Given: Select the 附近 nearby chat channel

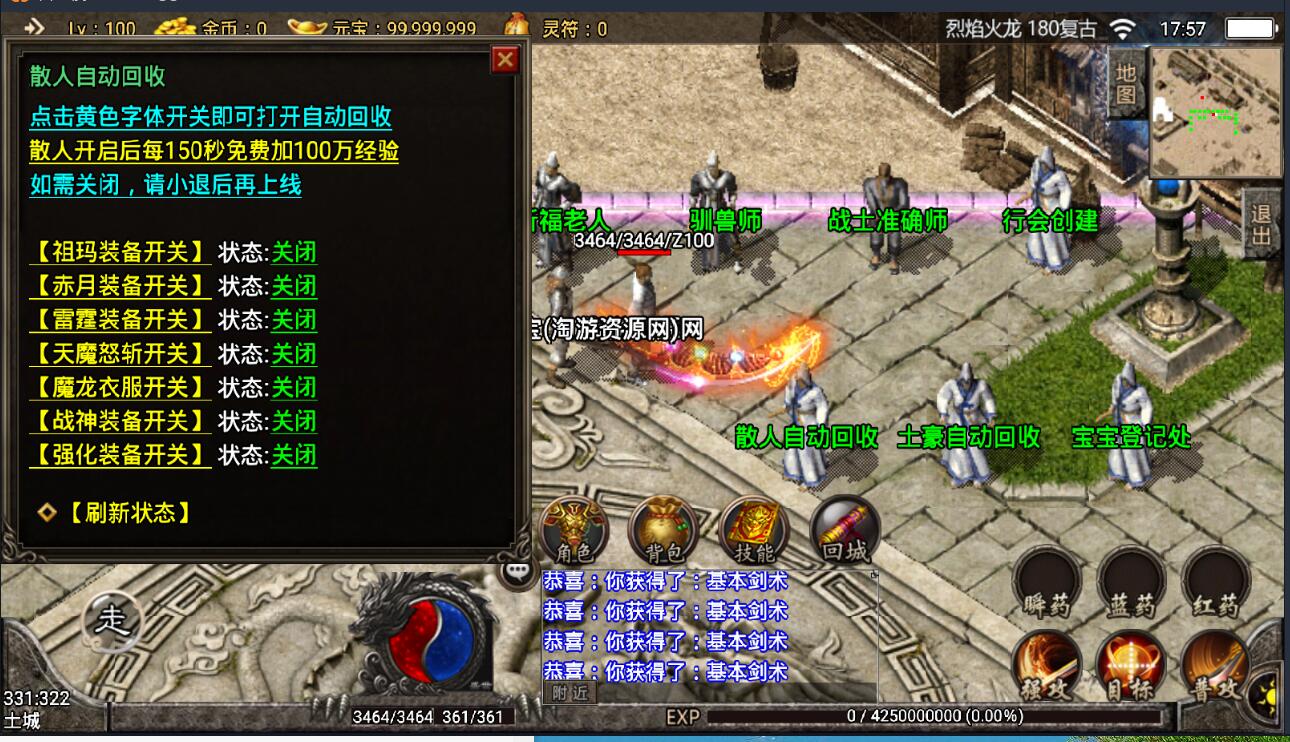Looking at the screenshot, I should point(568,692).
